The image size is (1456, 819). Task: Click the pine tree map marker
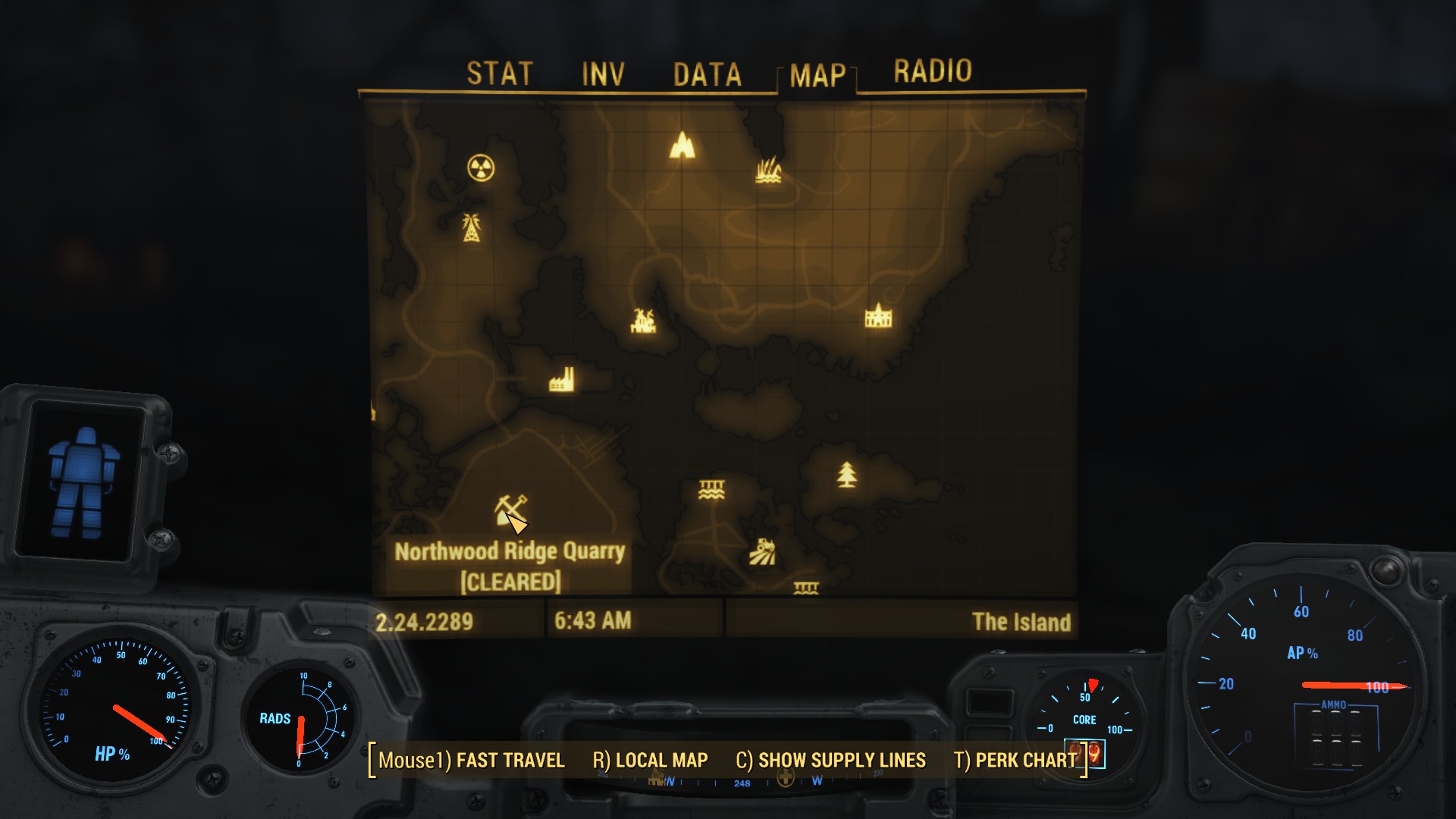coord(847,475)
